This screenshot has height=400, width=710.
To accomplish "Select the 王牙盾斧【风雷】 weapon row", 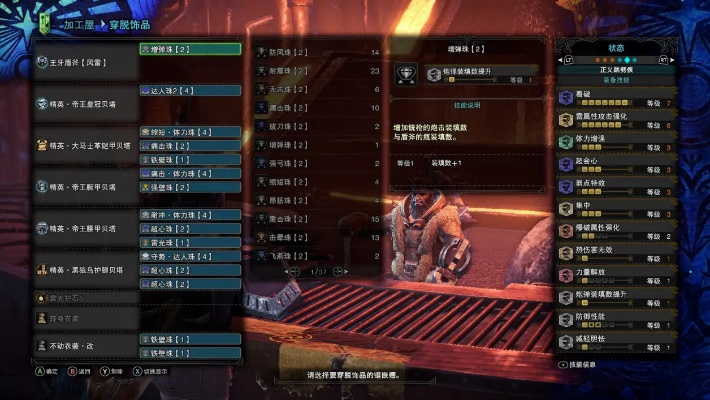I will [85, 62].
